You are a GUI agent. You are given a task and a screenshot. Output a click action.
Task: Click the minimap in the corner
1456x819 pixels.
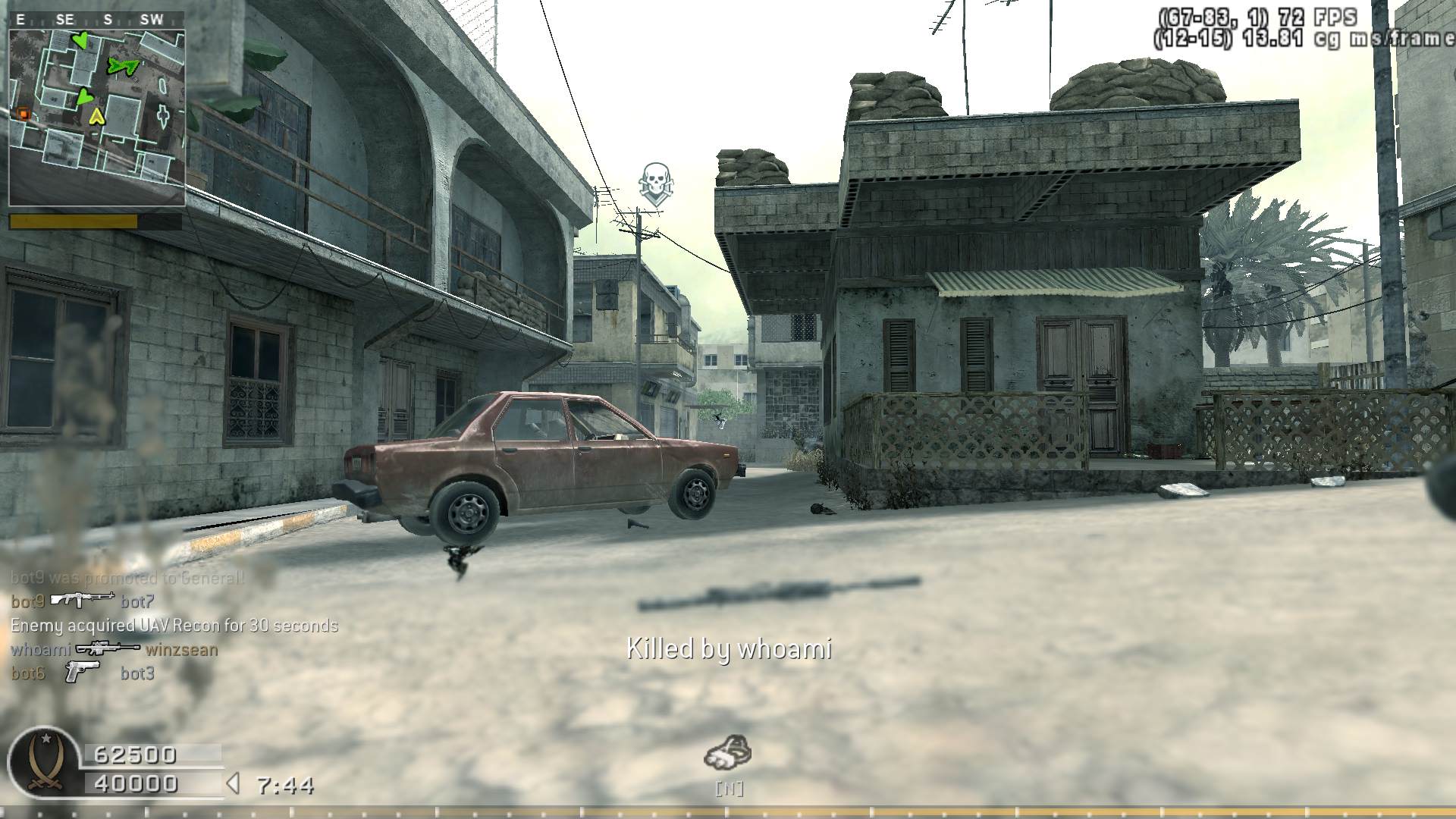coord(96,118)
